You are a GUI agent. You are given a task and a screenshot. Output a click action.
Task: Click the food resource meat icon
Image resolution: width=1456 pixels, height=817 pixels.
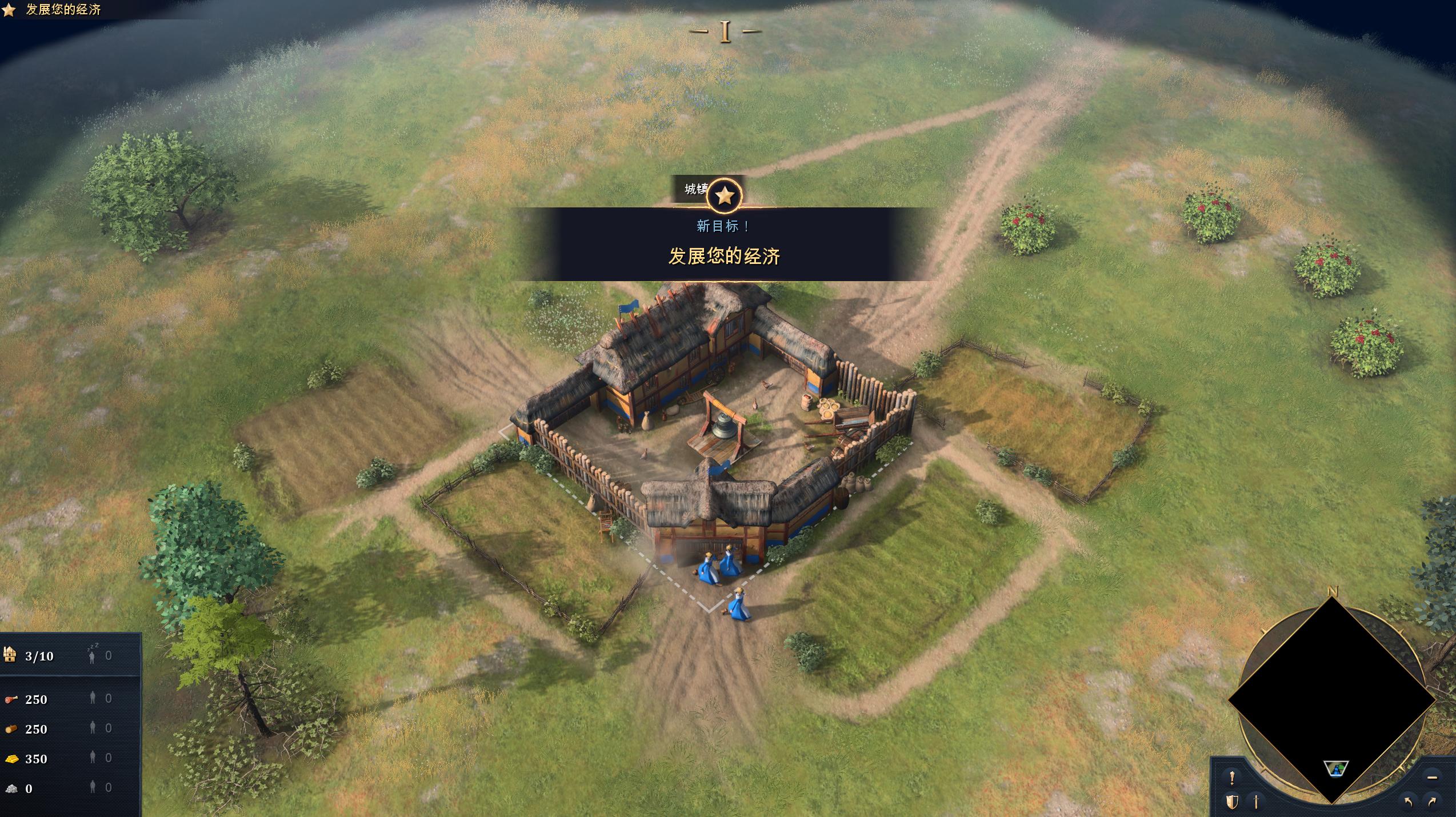11,699
